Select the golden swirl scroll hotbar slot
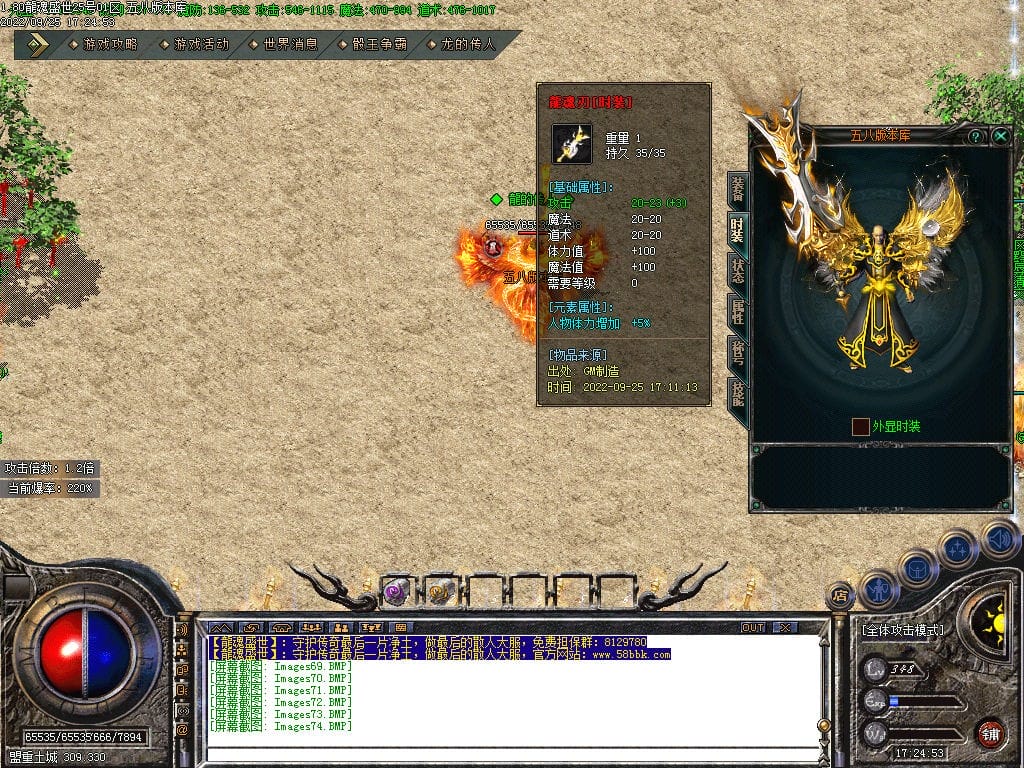The height and width of the screenshot is (768, 1024). [x=440, y=591]
